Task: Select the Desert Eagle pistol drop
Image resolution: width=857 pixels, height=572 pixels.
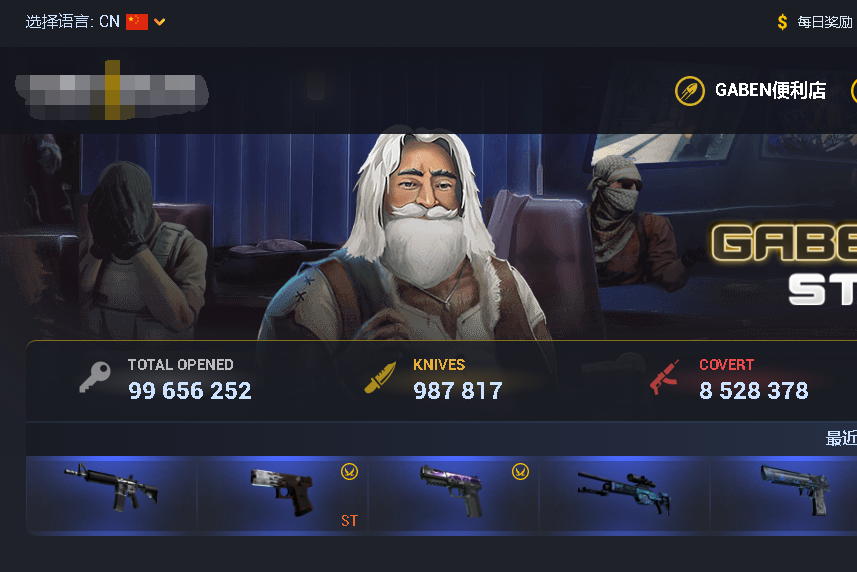Action: [795, 491]
